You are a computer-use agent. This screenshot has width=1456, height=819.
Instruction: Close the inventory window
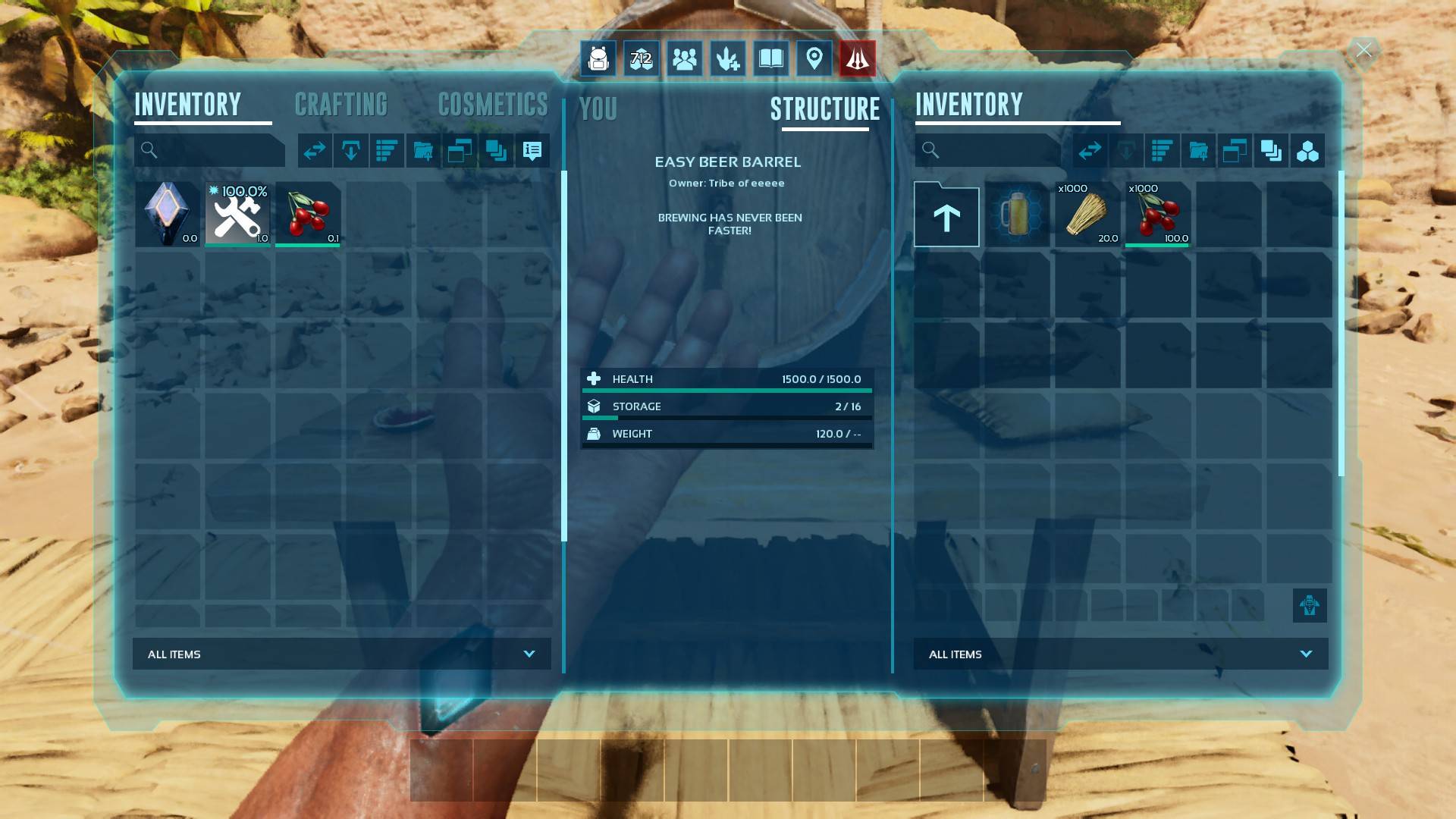(1363, 51)
